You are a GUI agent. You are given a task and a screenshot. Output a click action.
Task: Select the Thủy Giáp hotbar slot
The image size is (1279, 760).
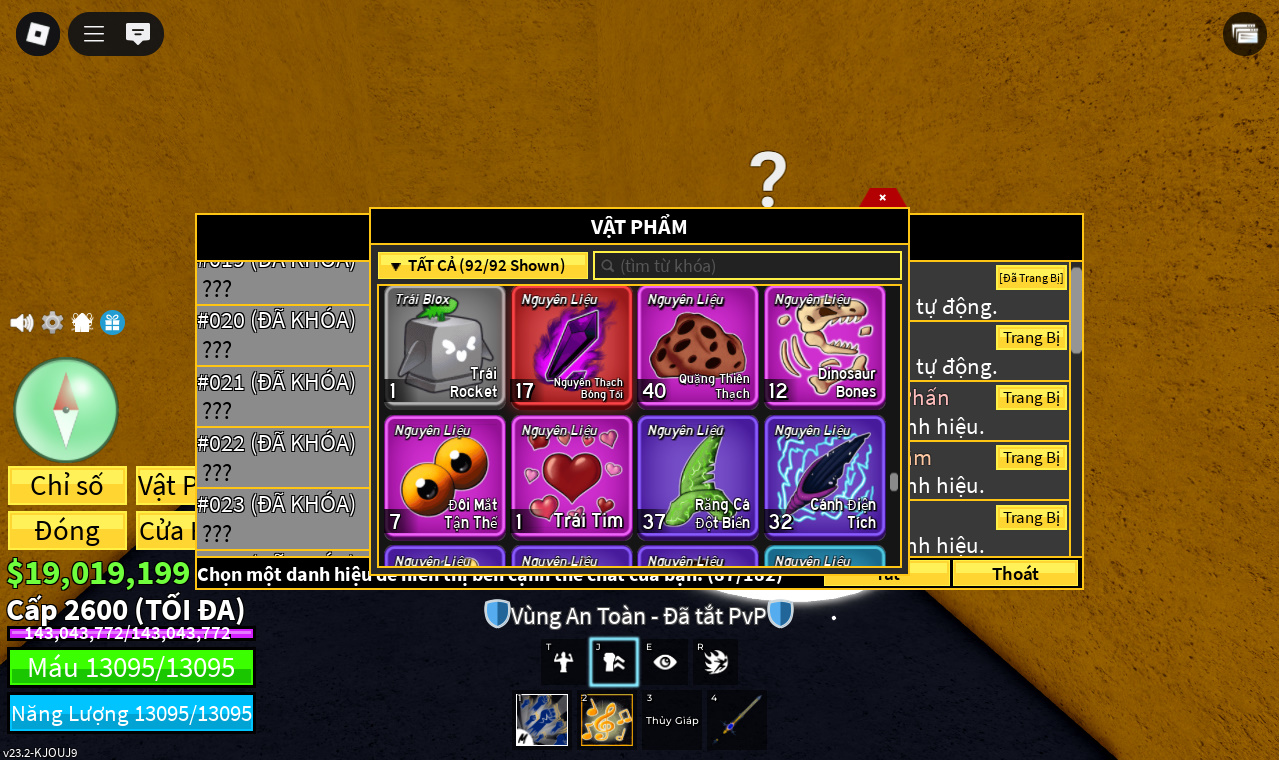[x=672, y=720]
